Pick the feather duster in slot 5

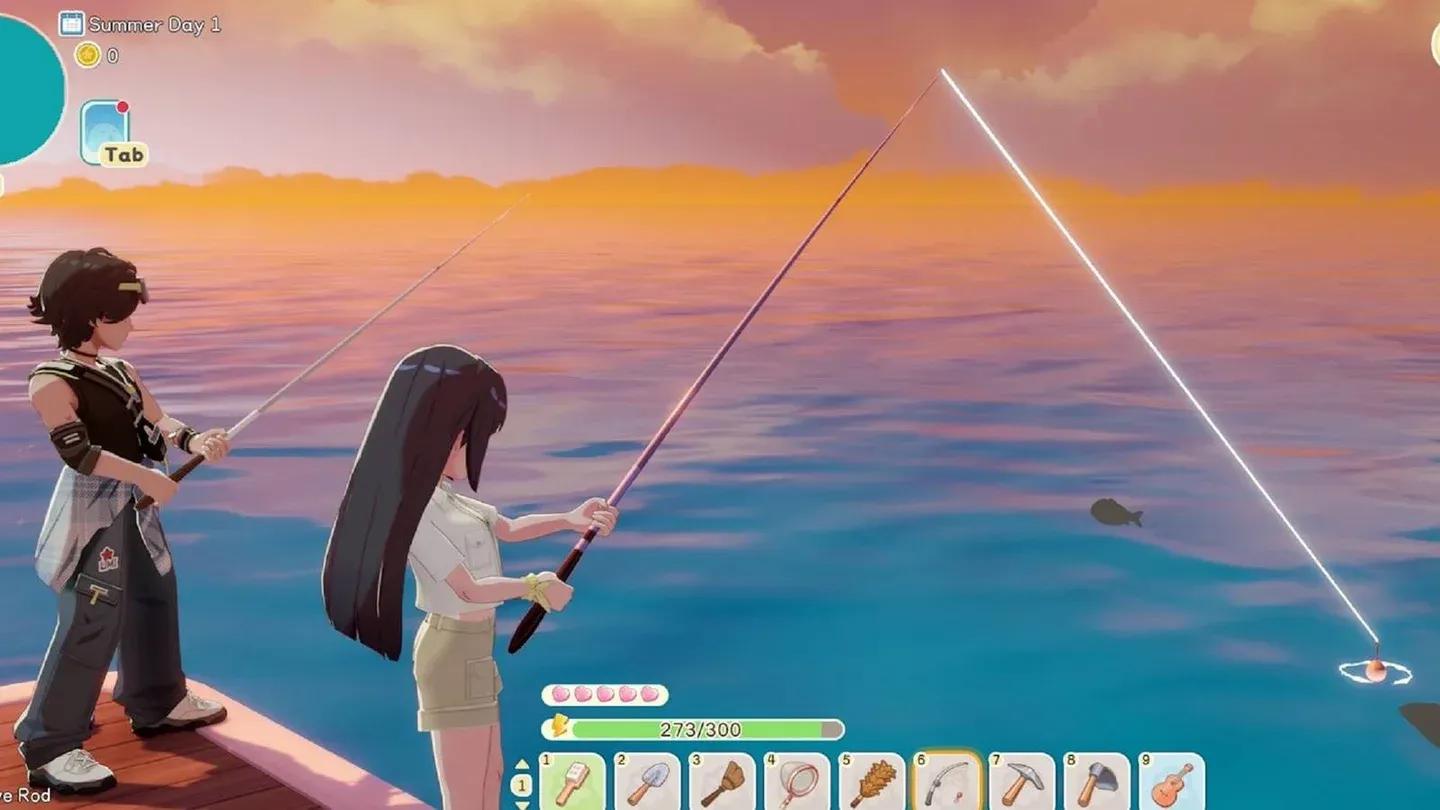(x=872, y=783)
